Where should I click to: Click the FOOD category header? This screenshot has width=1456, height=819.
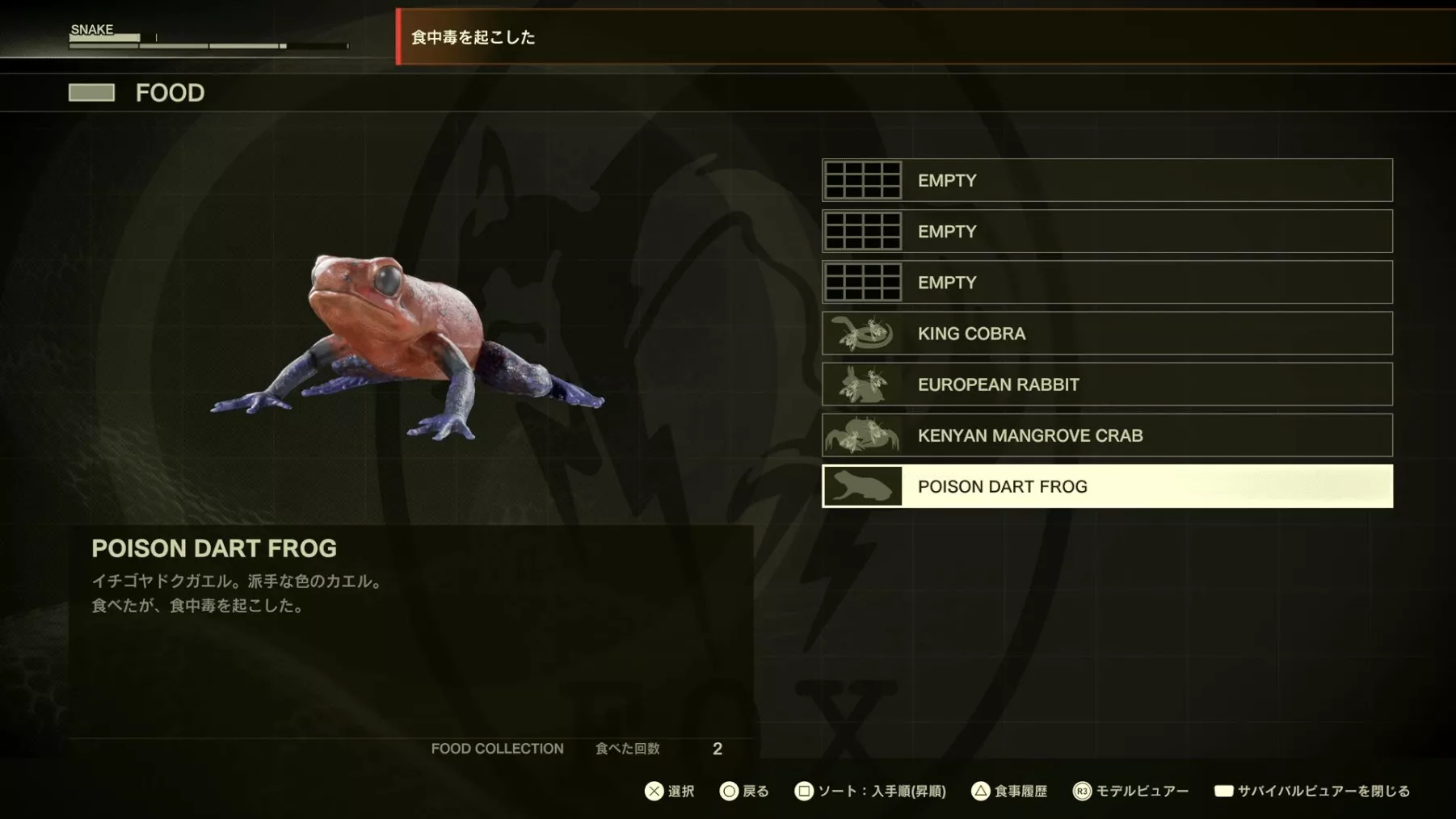(x=169, y=93)
